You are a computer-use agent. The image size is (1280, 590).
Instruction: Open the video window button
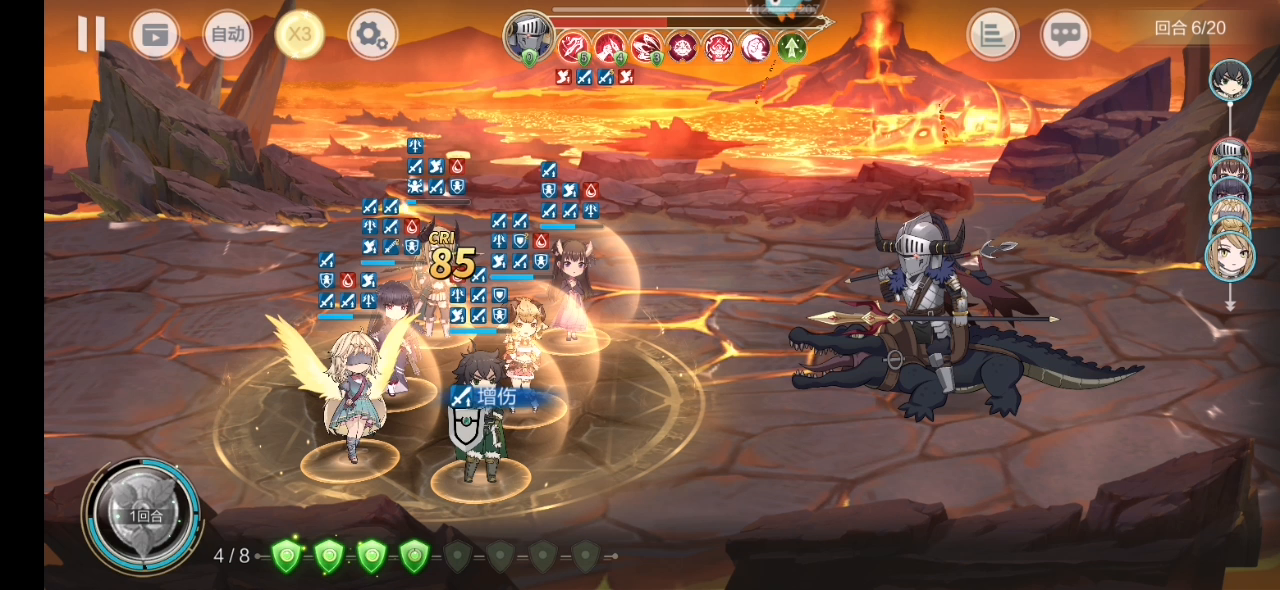pos(155,35)
